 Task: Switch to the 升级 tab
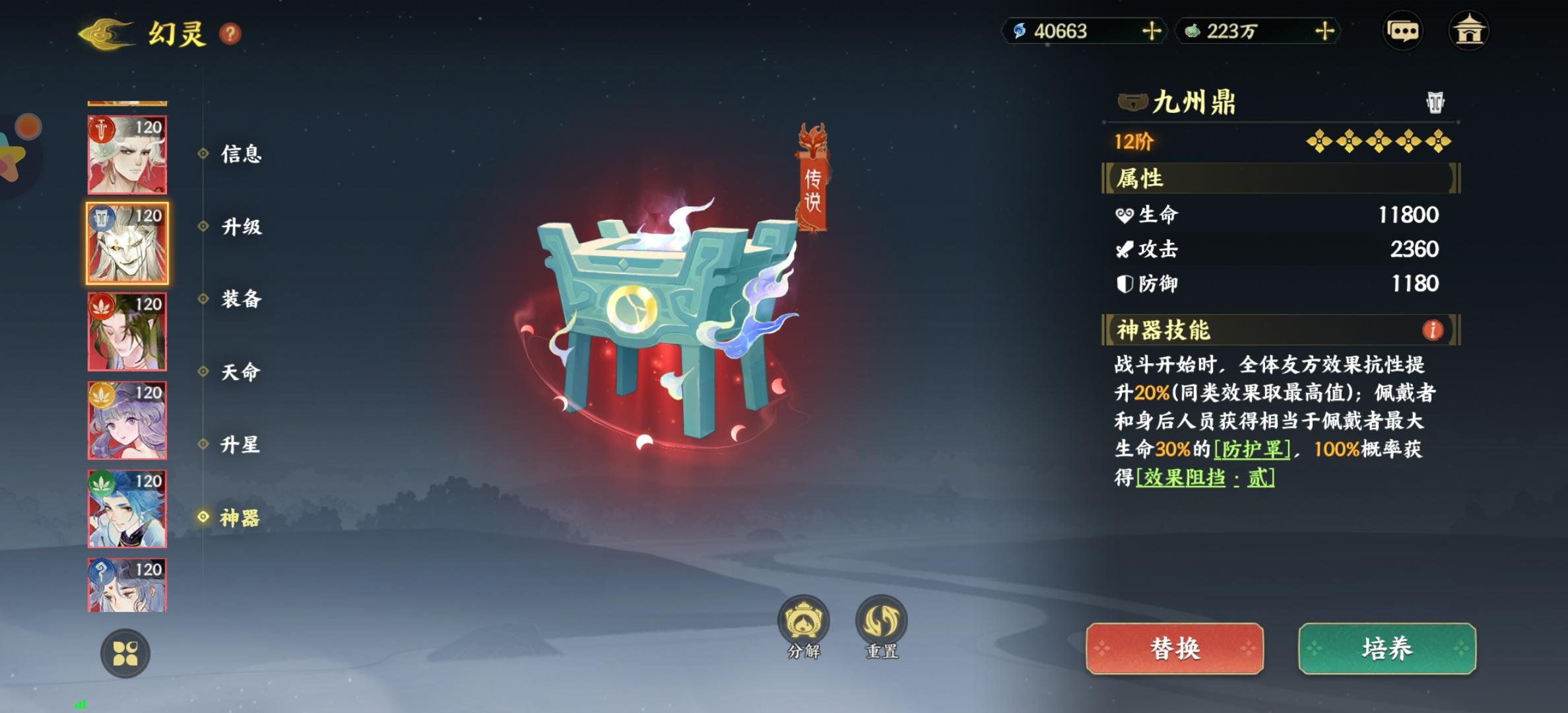coord(241,226)
